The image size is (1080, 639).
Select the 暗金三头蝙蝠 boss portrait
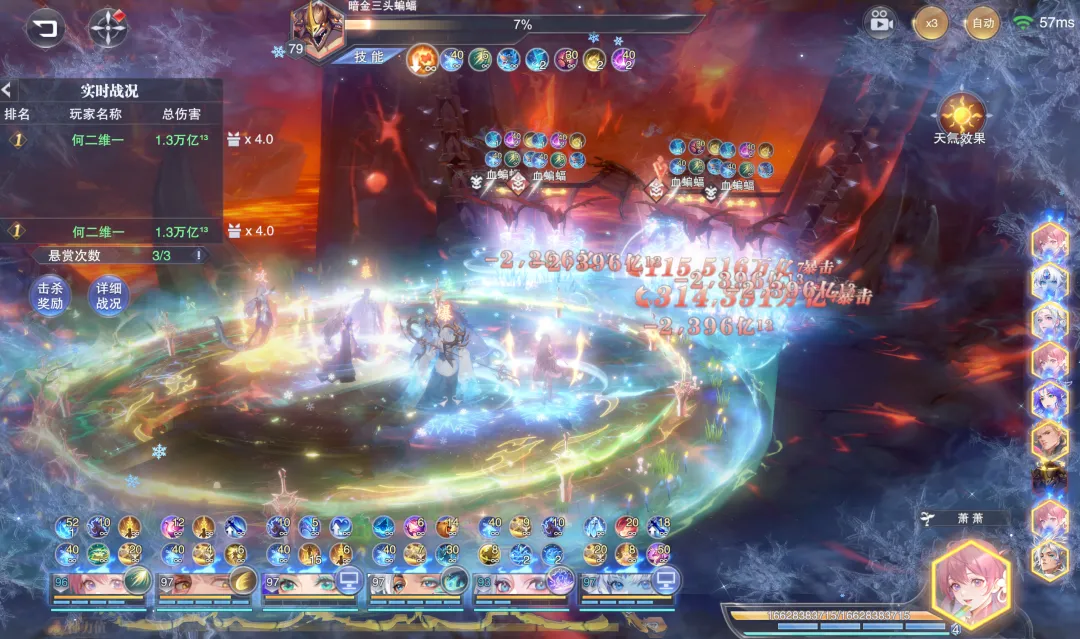[x=317, y=28]
